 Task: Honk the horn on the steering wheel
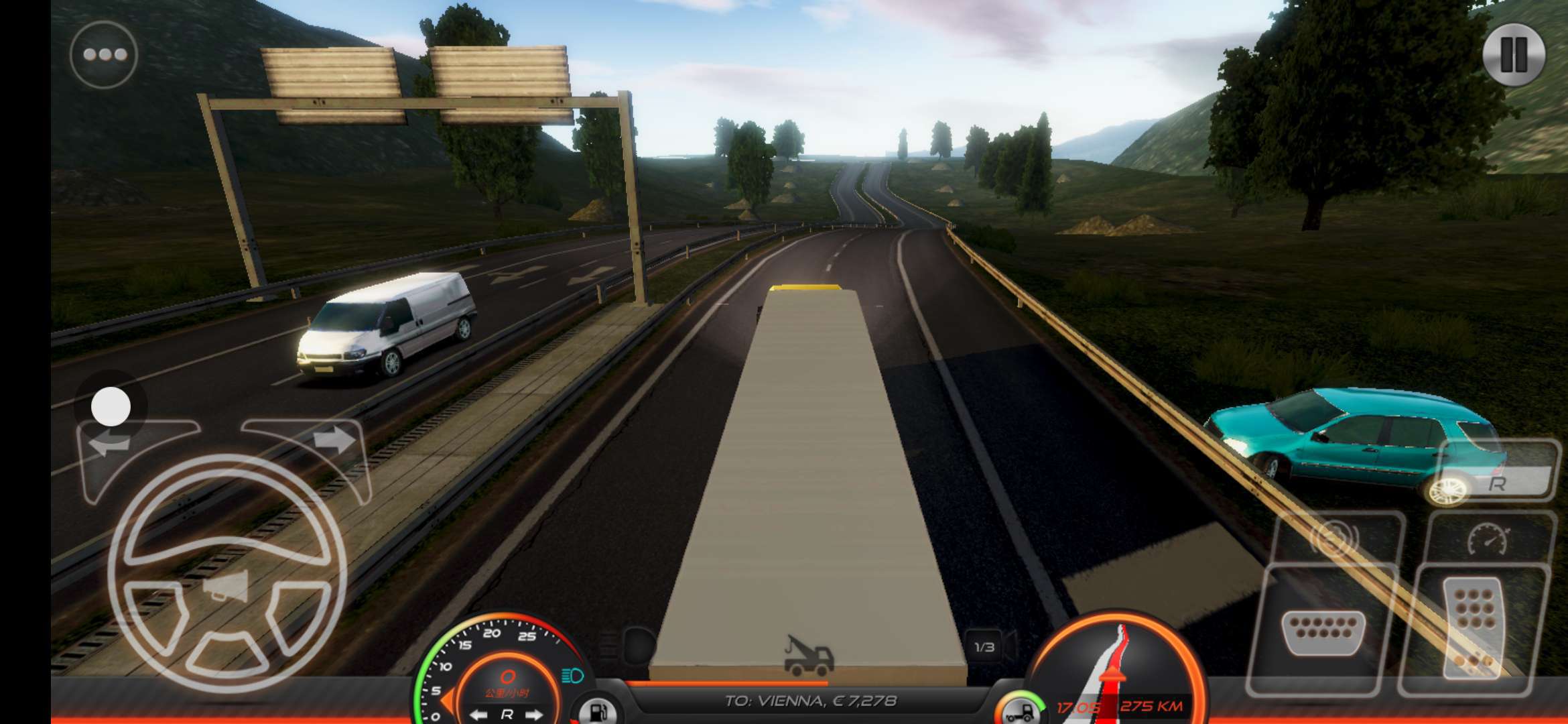coord(226,589)
